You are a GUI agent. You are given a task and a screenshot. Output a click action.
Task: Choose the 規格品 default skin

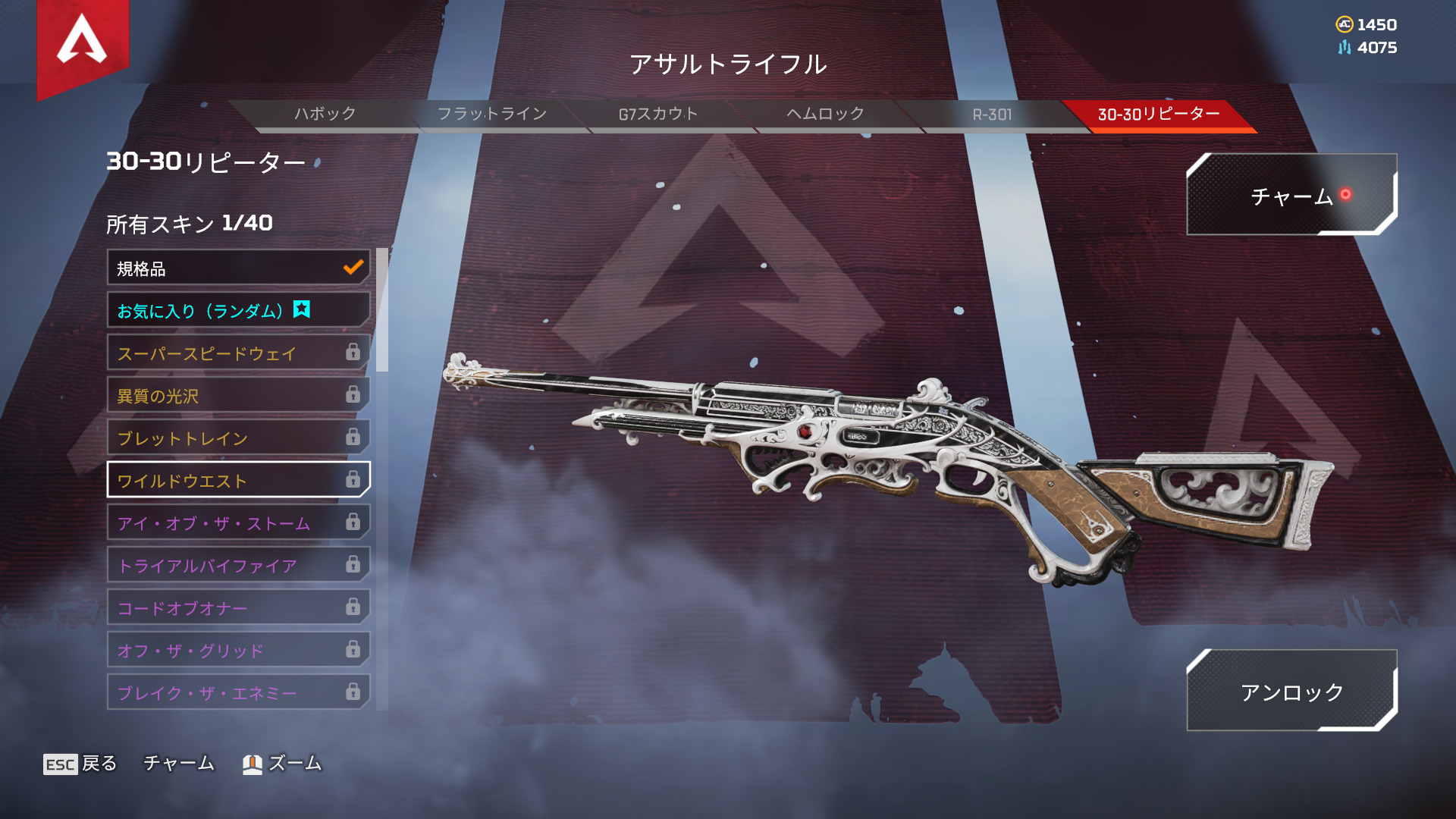(x=238, y=268)
